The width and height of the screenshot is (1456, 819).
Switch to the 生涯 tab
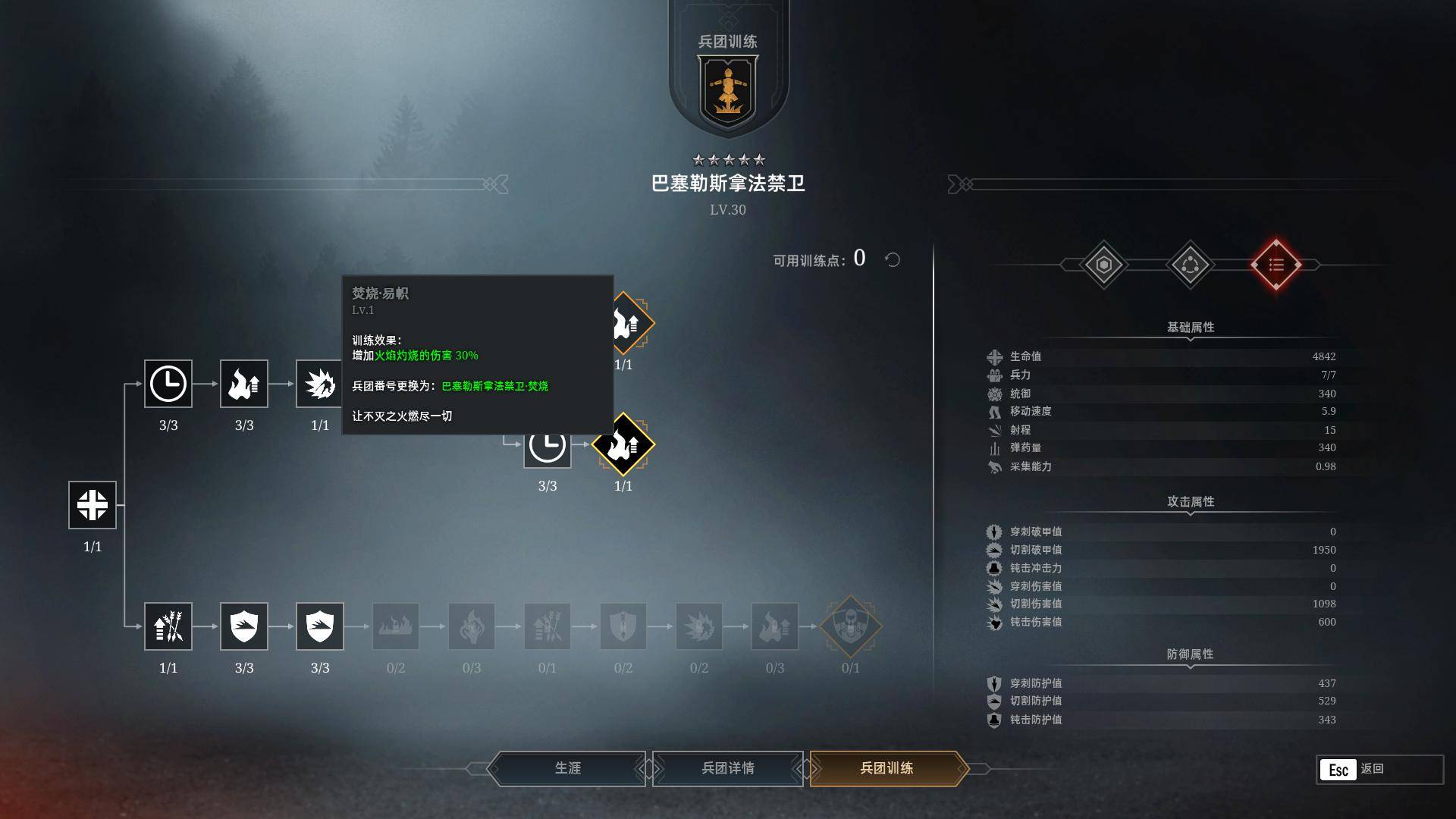(567, 768)
